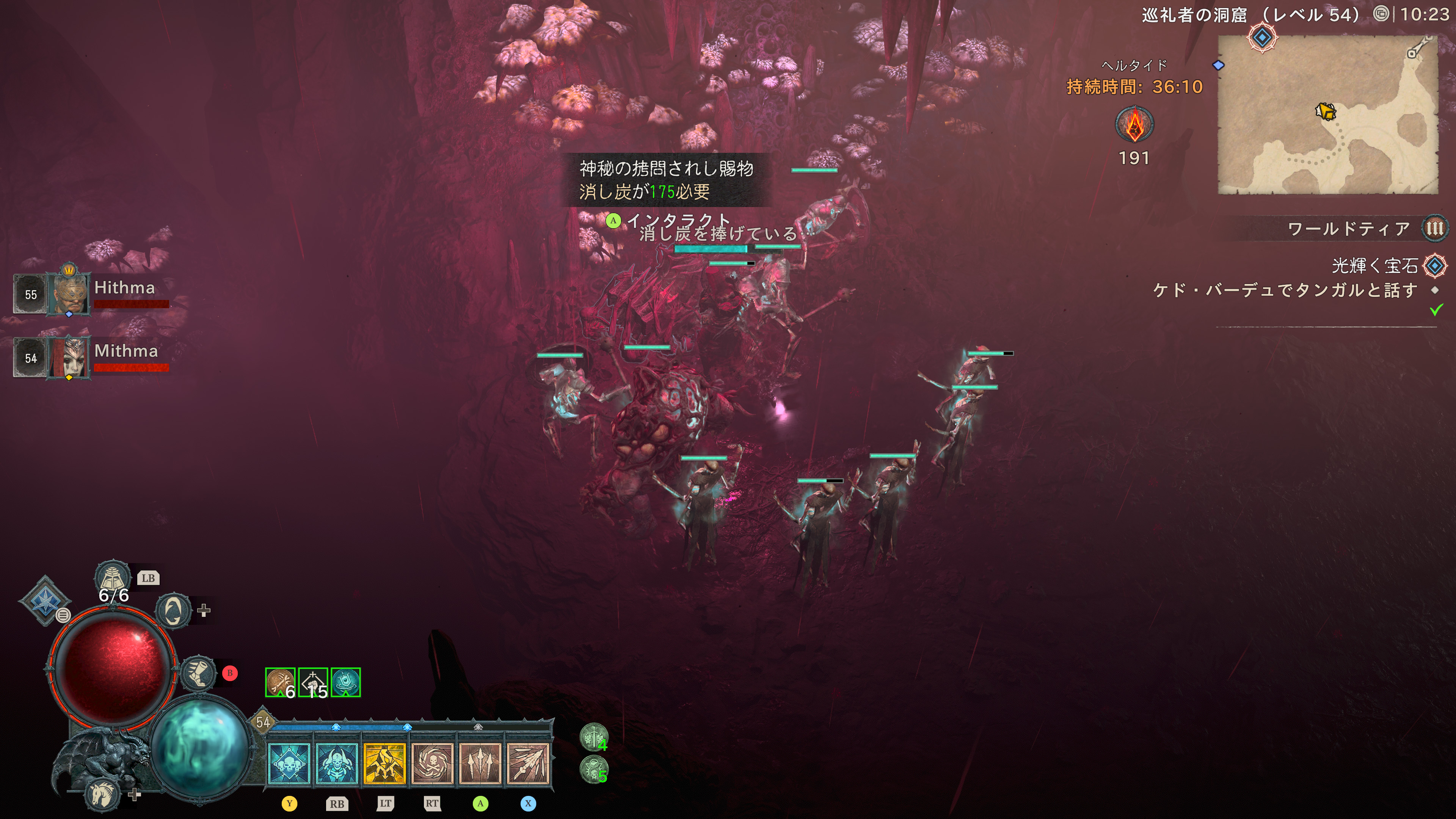Open the blue crystal diamond menu icon

pos(44,600)
